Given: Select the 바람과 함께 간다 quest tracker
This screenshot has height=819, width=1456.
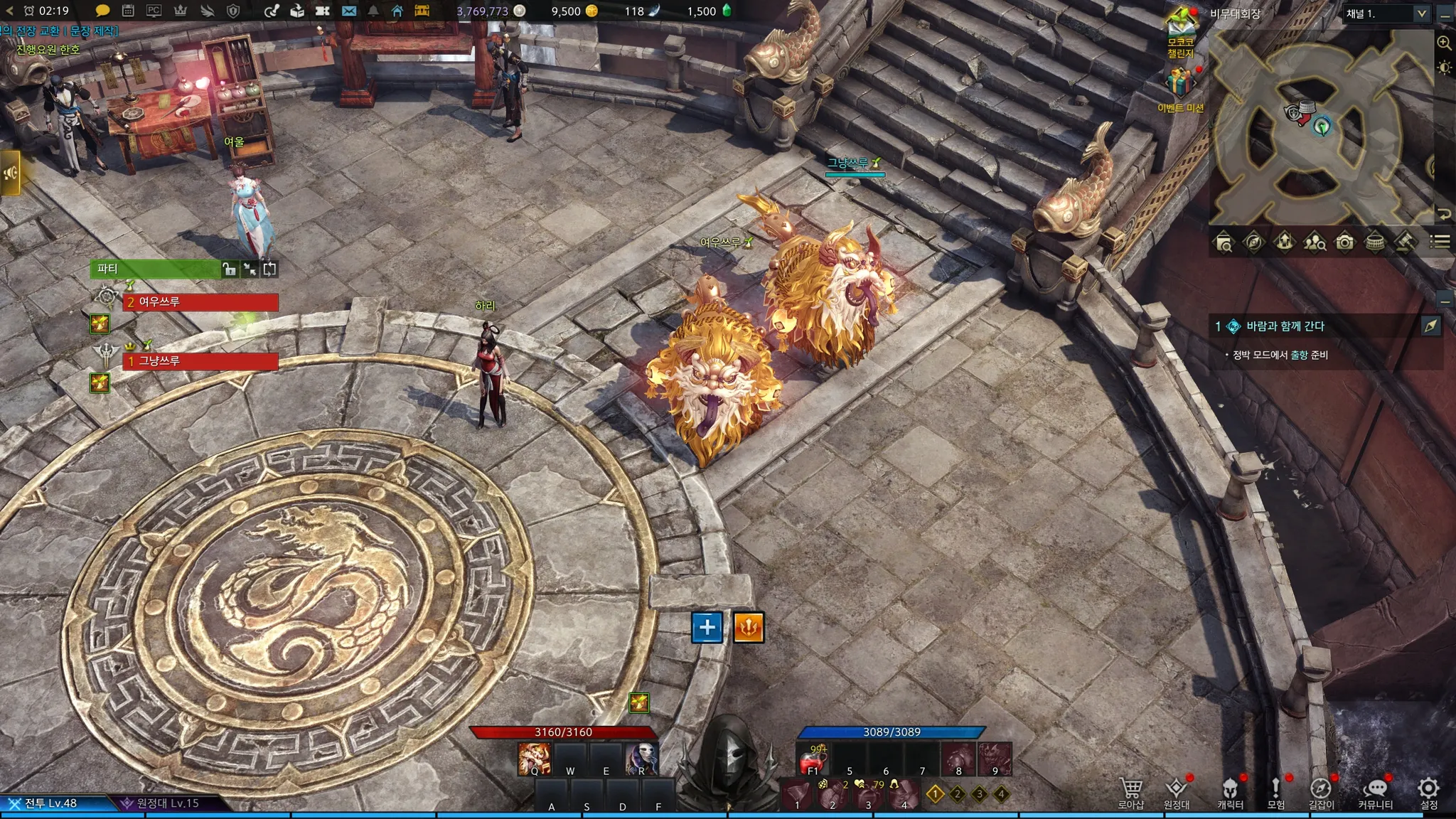Looking at the screenshot, I should point(1285,326).
